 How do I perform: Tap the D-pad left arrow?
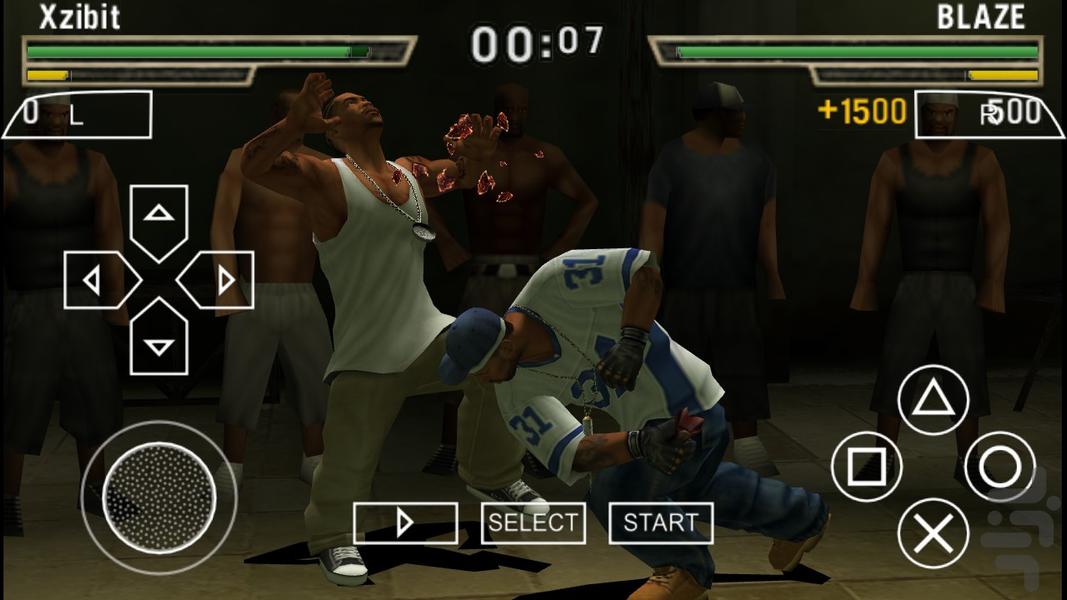[98, 280]
